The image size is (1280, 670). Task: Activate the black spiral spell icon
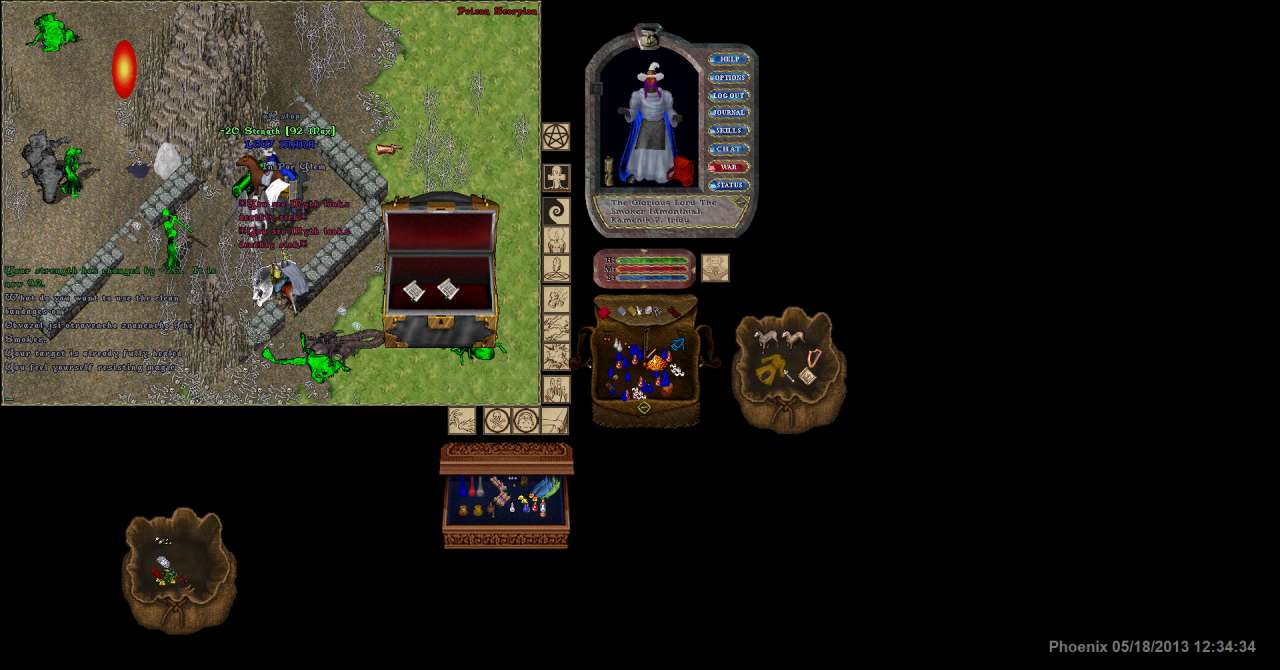[x=556, y=211]
